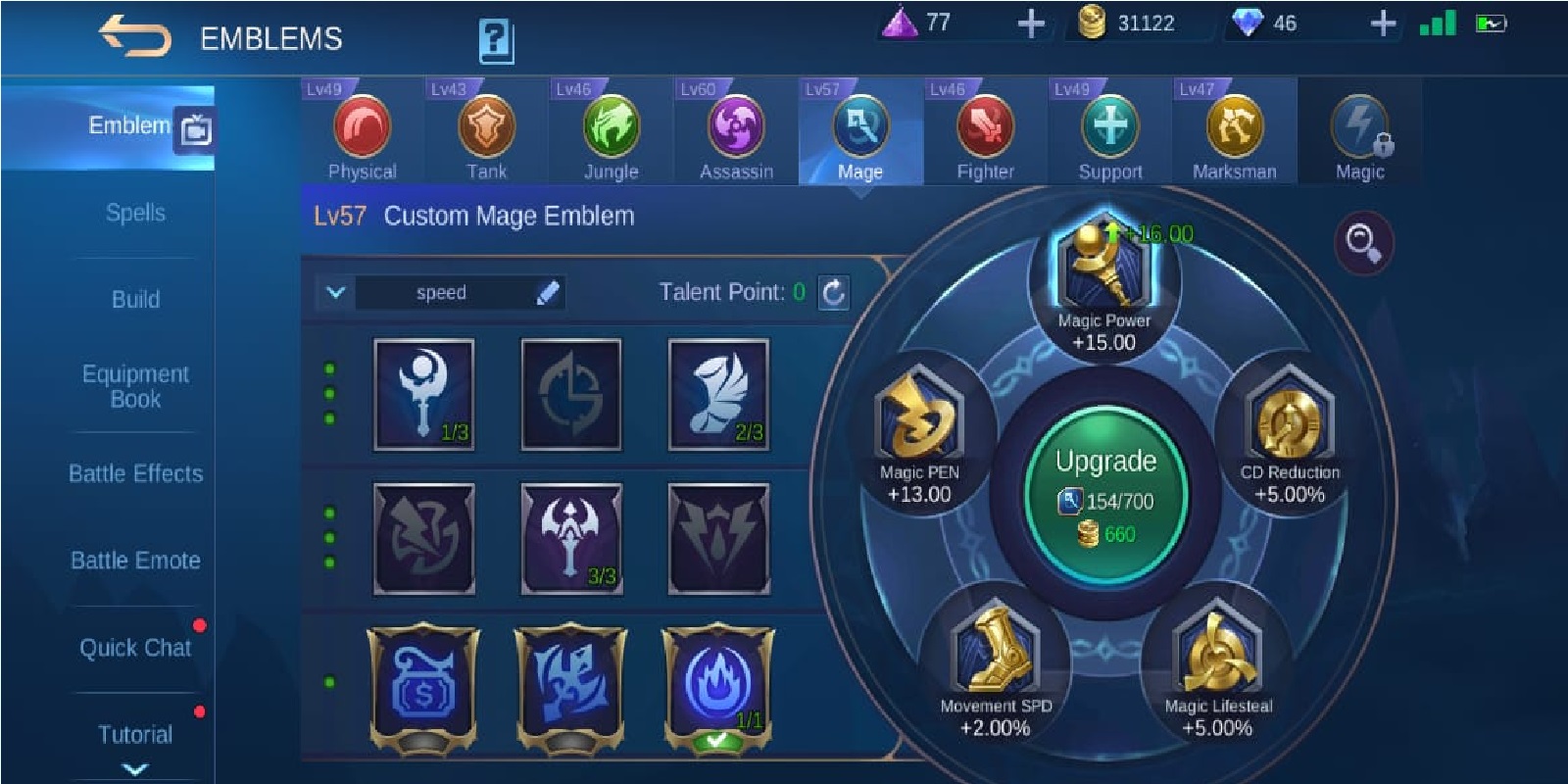Open the Fighter emblem
1568x784 pixels.
pos(985,127)
